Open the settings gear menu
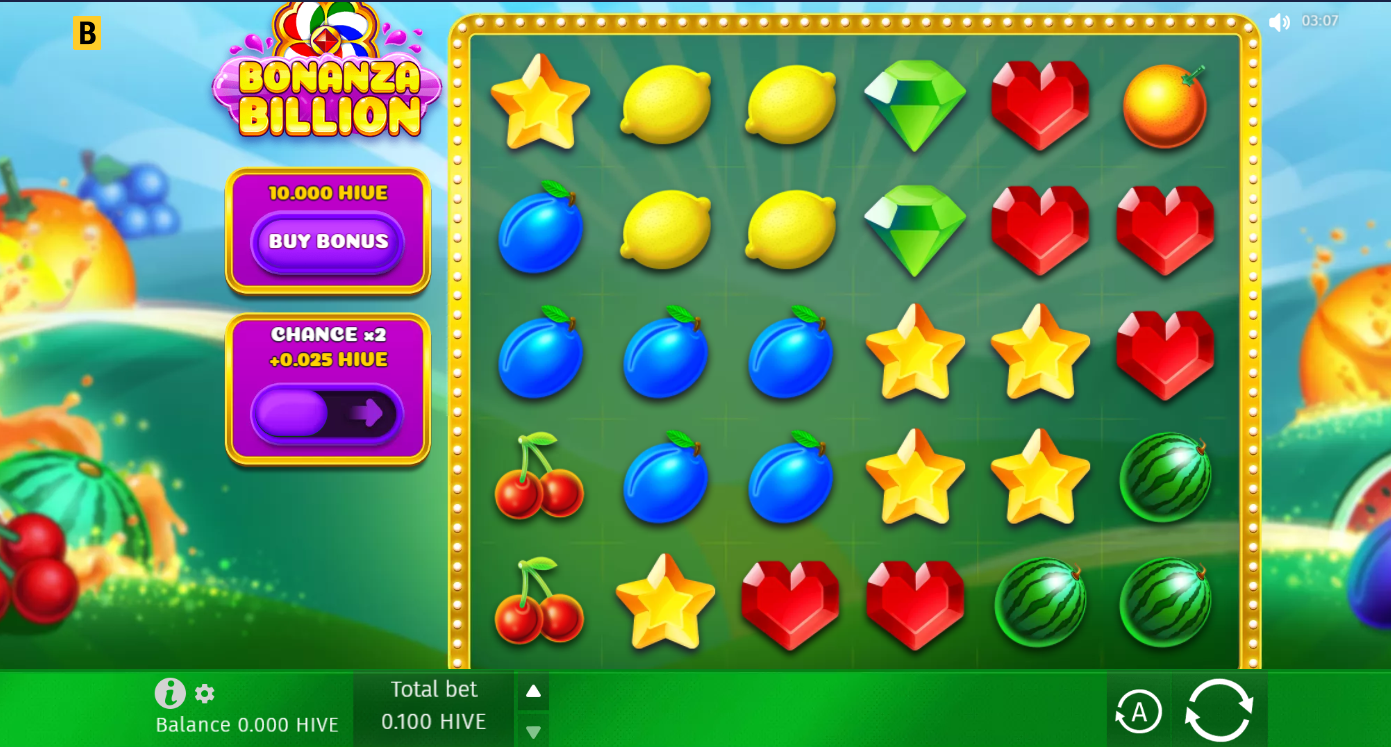1391x747 pixels. [x=205, y=693]
